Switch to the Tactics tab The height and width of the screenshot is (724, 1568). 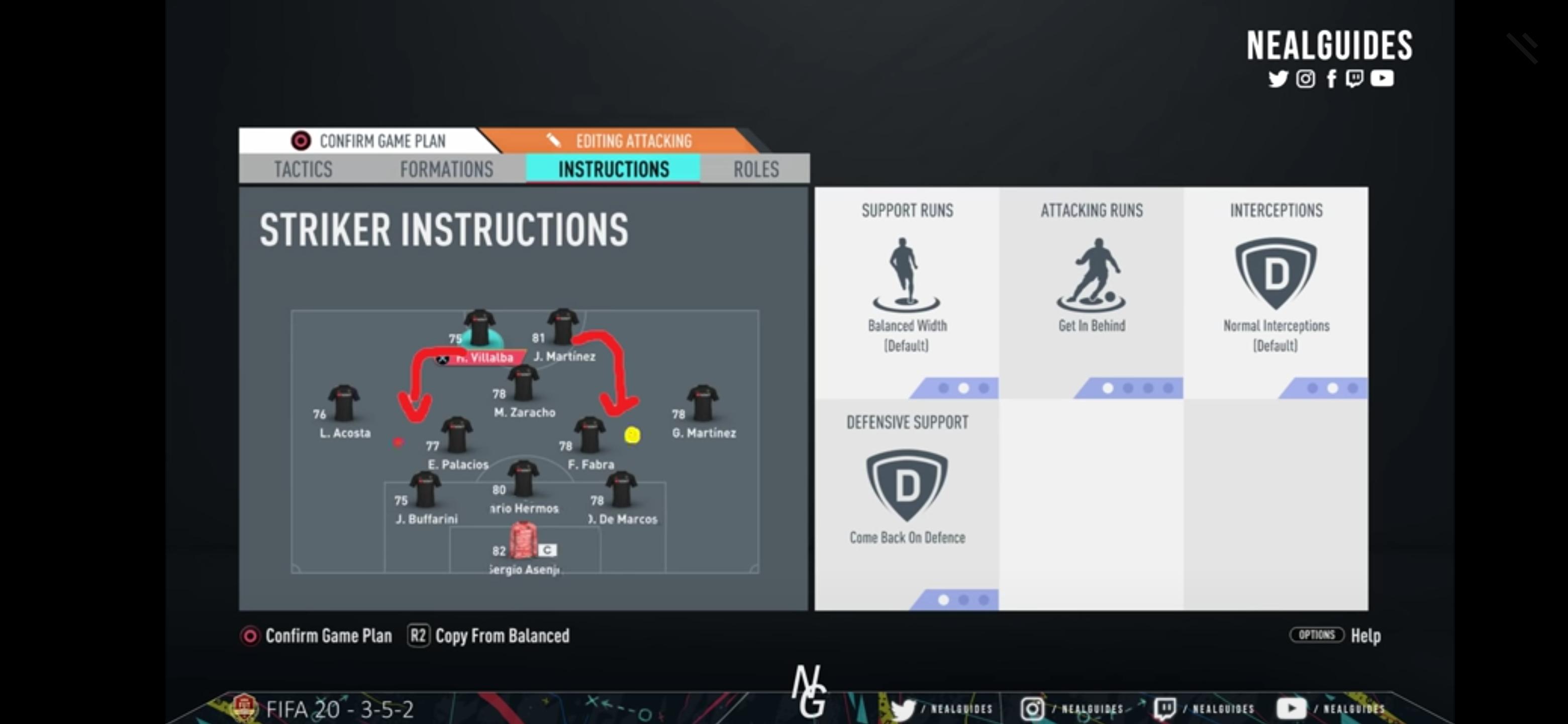303,168
